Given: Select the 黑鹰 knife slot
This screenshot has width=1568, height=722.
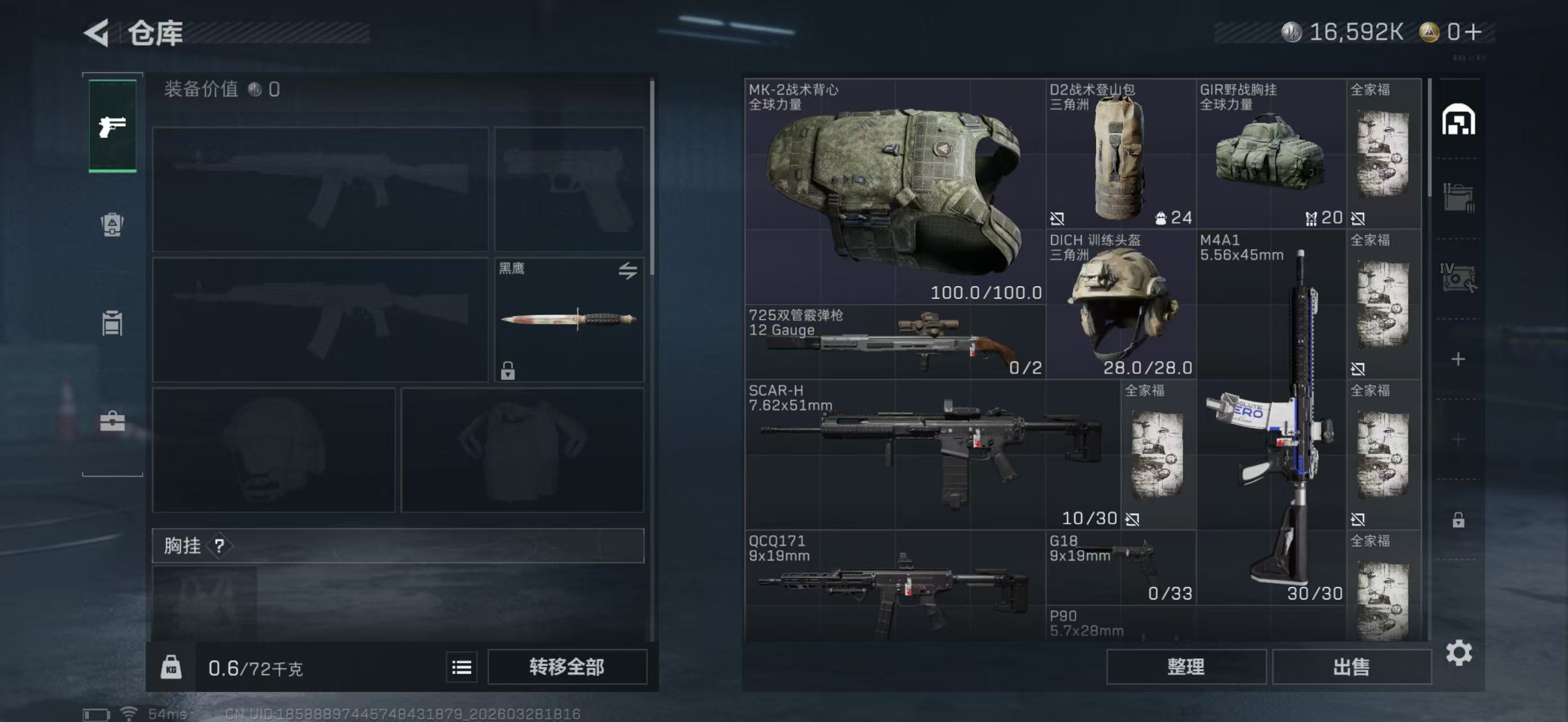Looking at the screenshot, I should tap(568, 320).
